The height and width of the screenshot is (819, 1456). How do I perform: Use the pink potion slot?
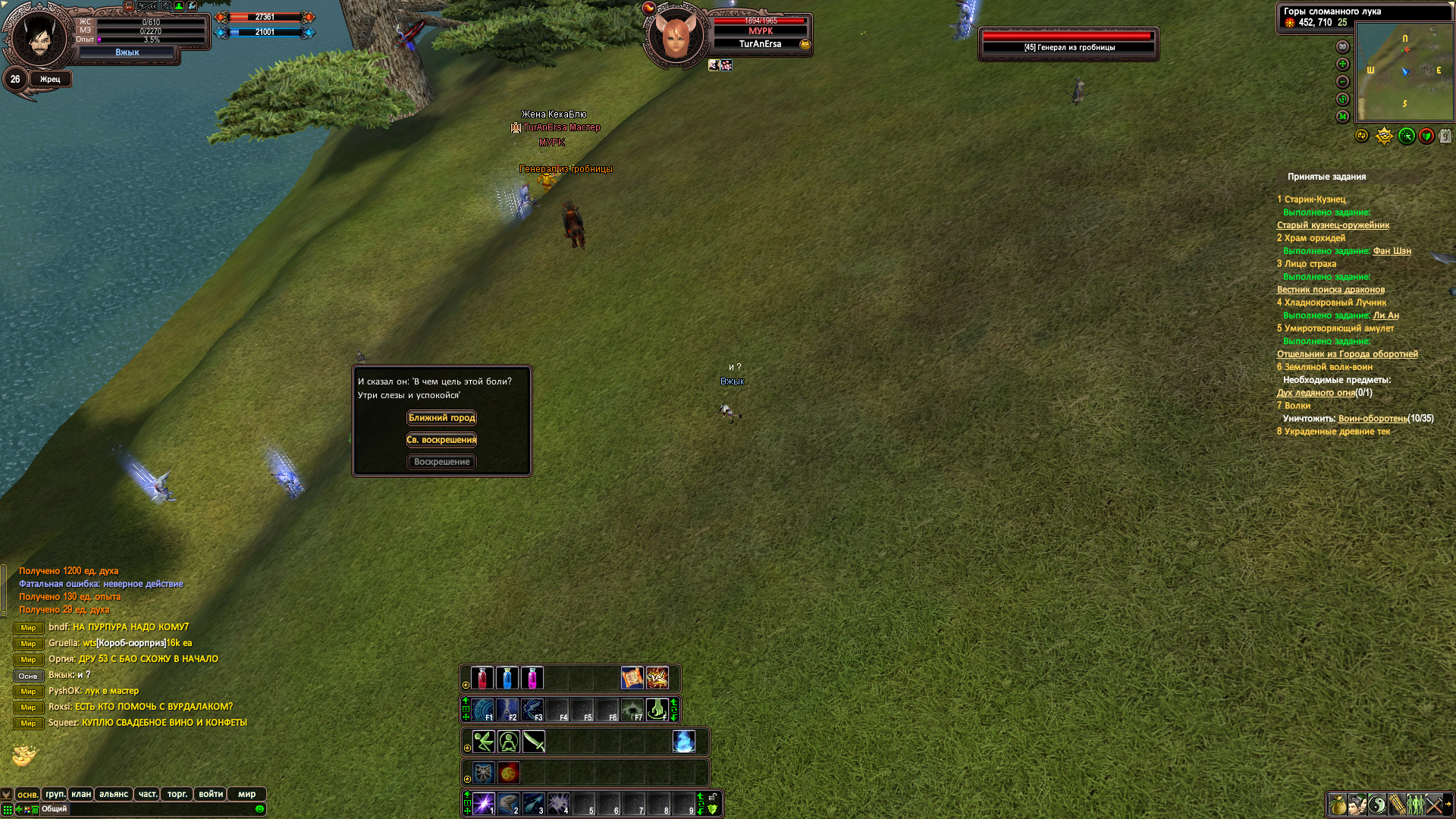click(532, 678)
